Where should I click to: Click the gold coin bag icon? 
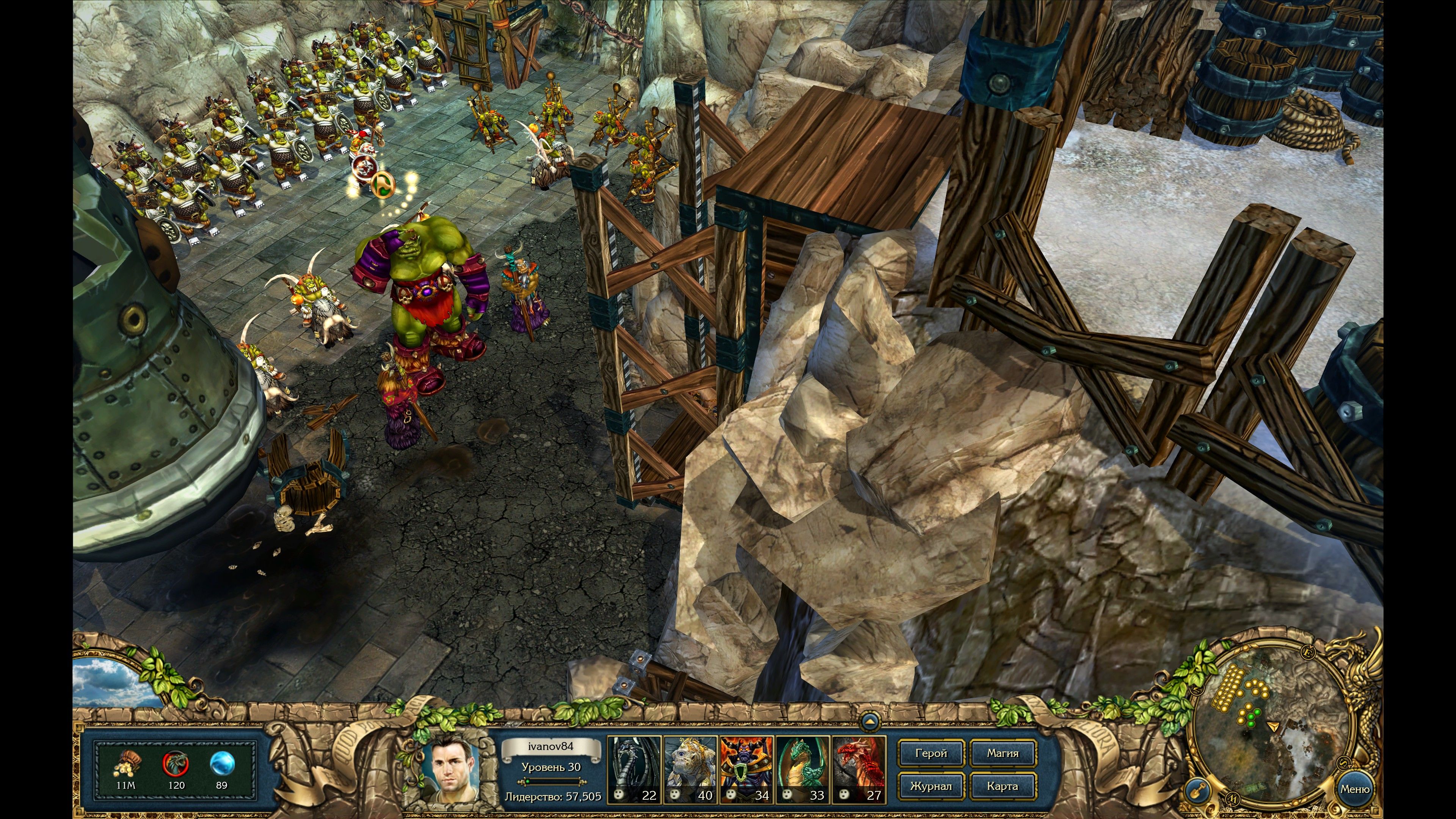[x=126, y=765]
